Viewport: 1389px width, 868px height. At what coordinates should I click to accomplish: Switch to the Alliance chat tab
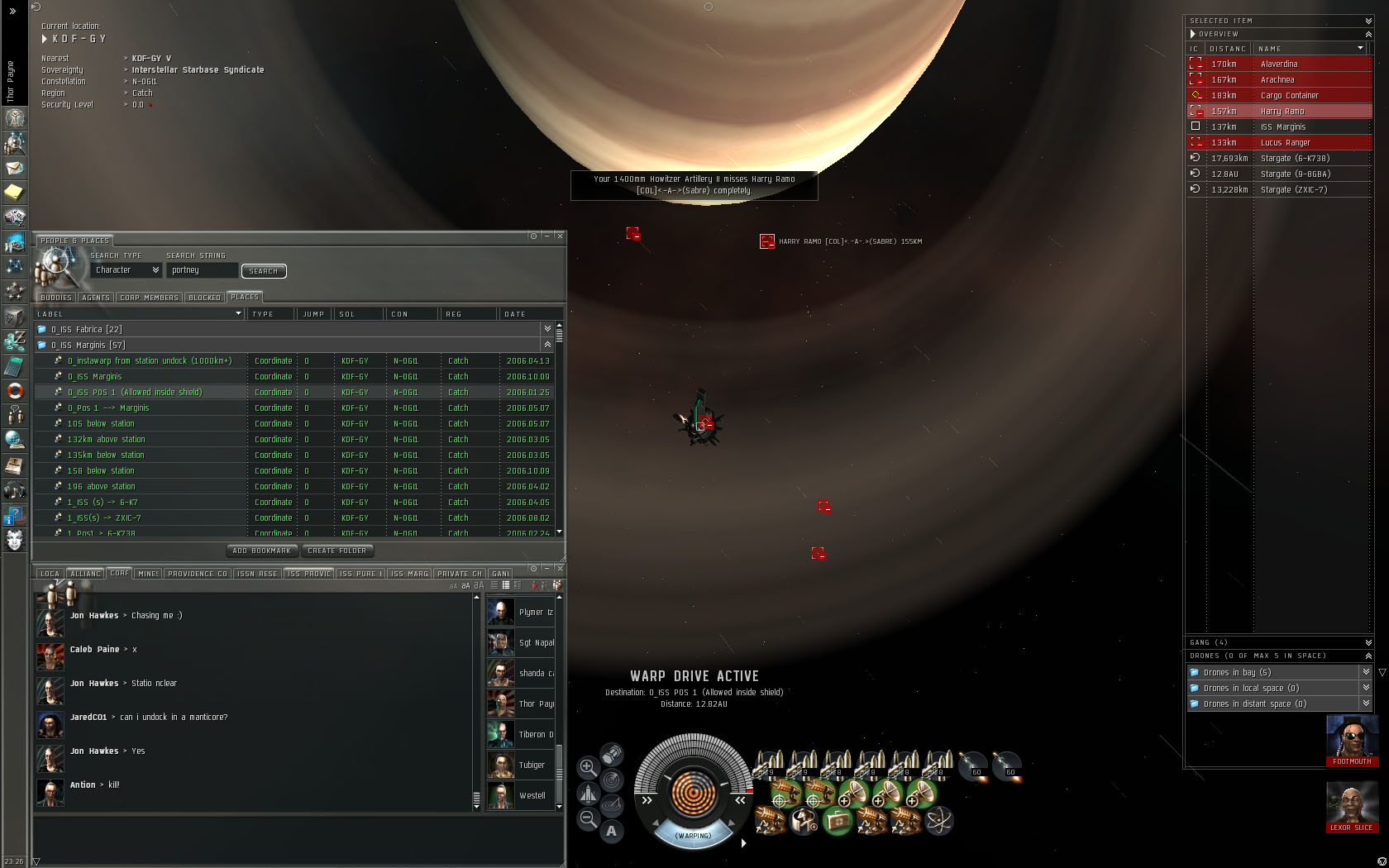pyautogui.click(x=85, y=574)
